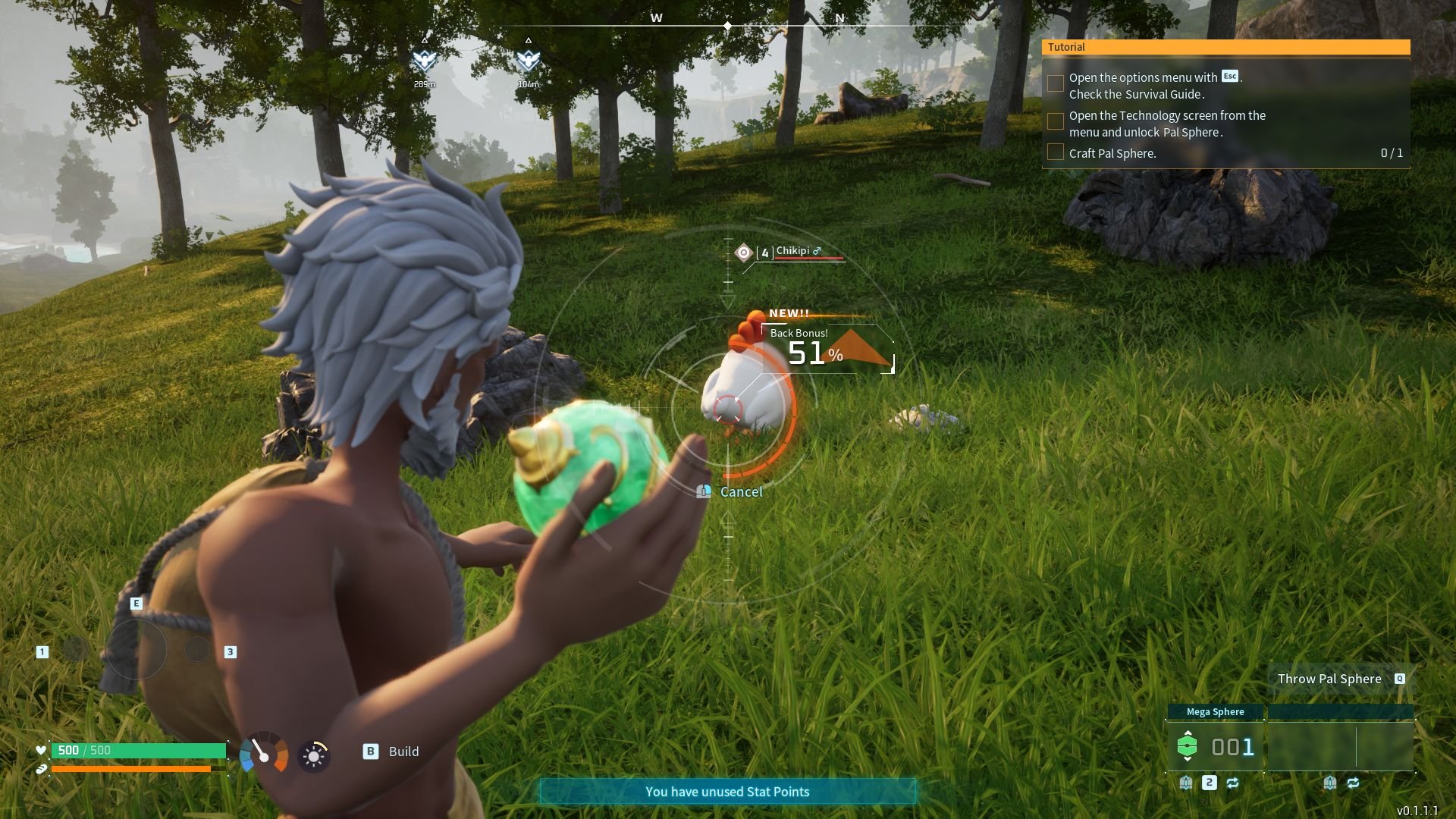The image size is (1456, 819).
Task: Tick the Craft Pal Sphere objective checkbox
Action: (1055, 152)
